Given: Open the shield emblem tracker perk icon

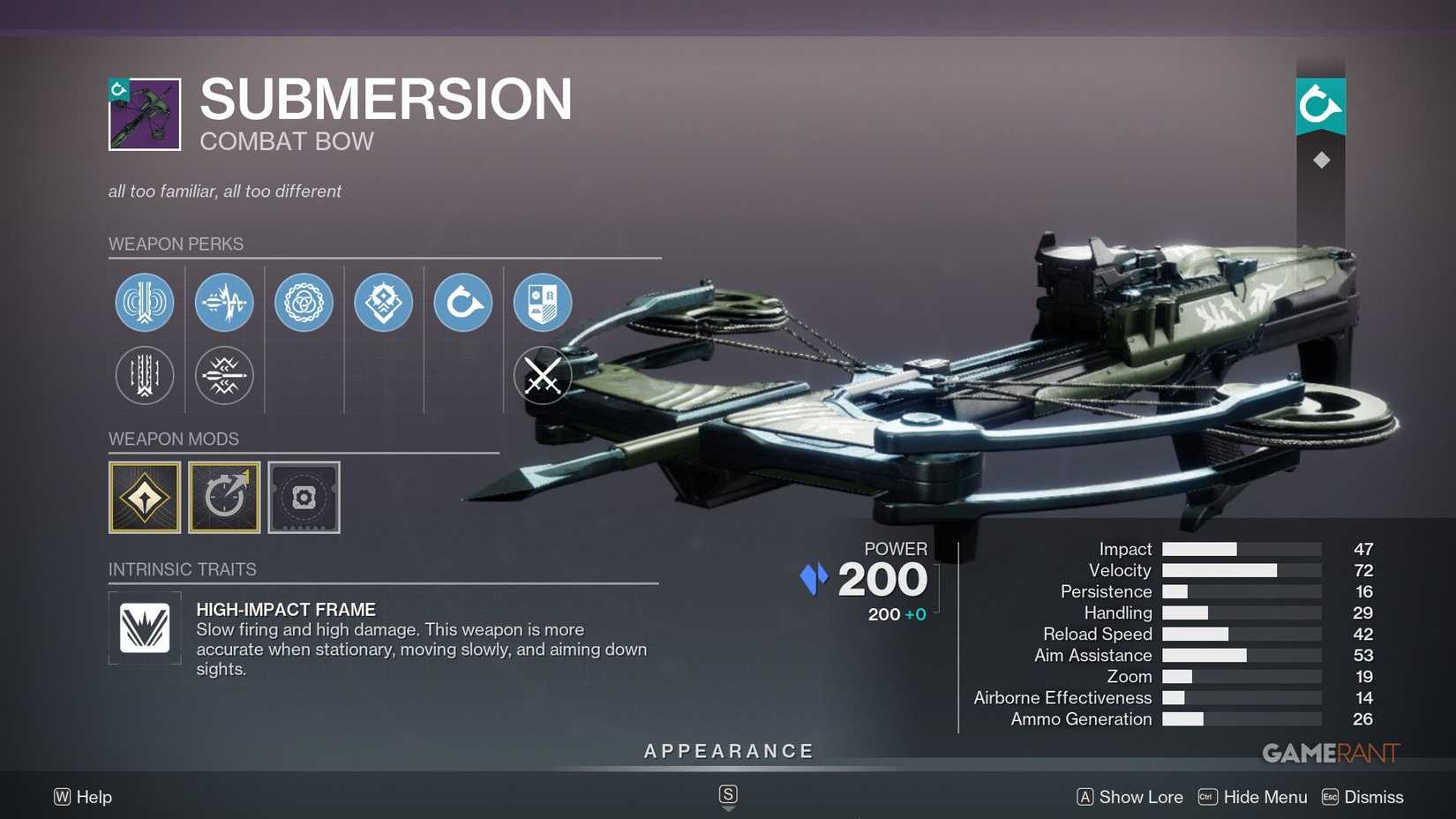Looking at the screenshot, I should (x=542, y=302).
